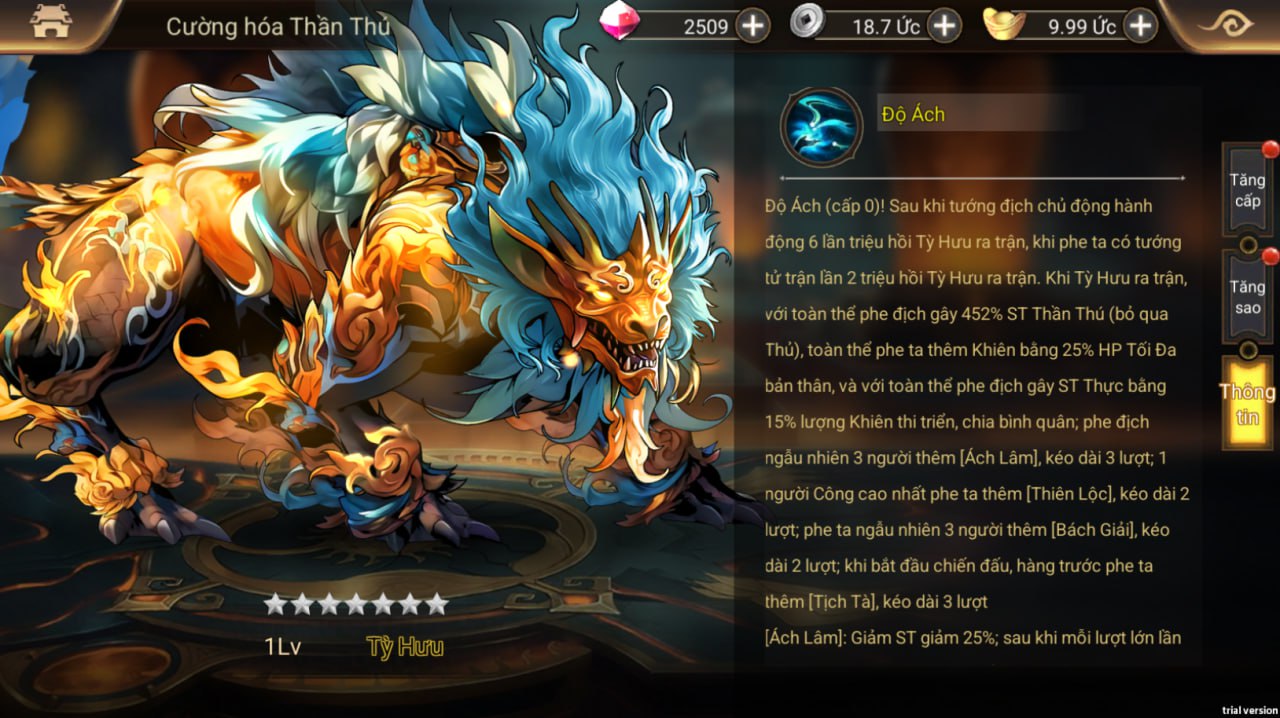Go back using the swirl cloud button
Image resolution: width=1280 pixels, height=718 pixels.
[1226, 24]
